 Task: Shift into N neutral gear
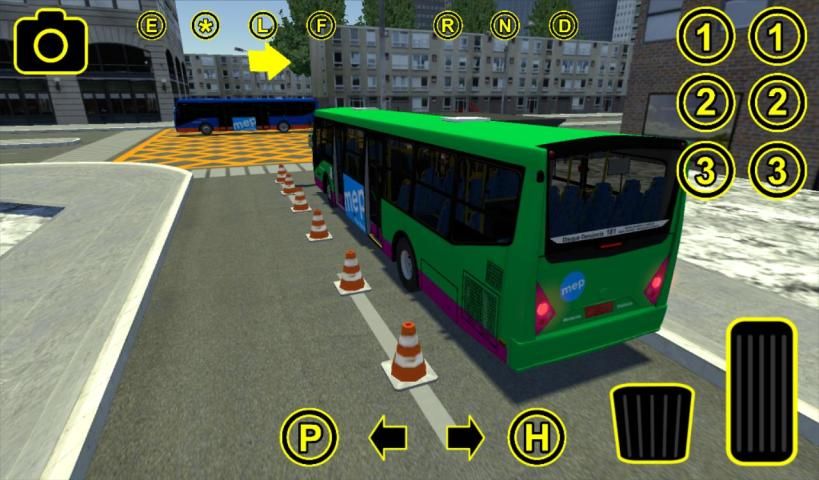click(x=505, y=25)
